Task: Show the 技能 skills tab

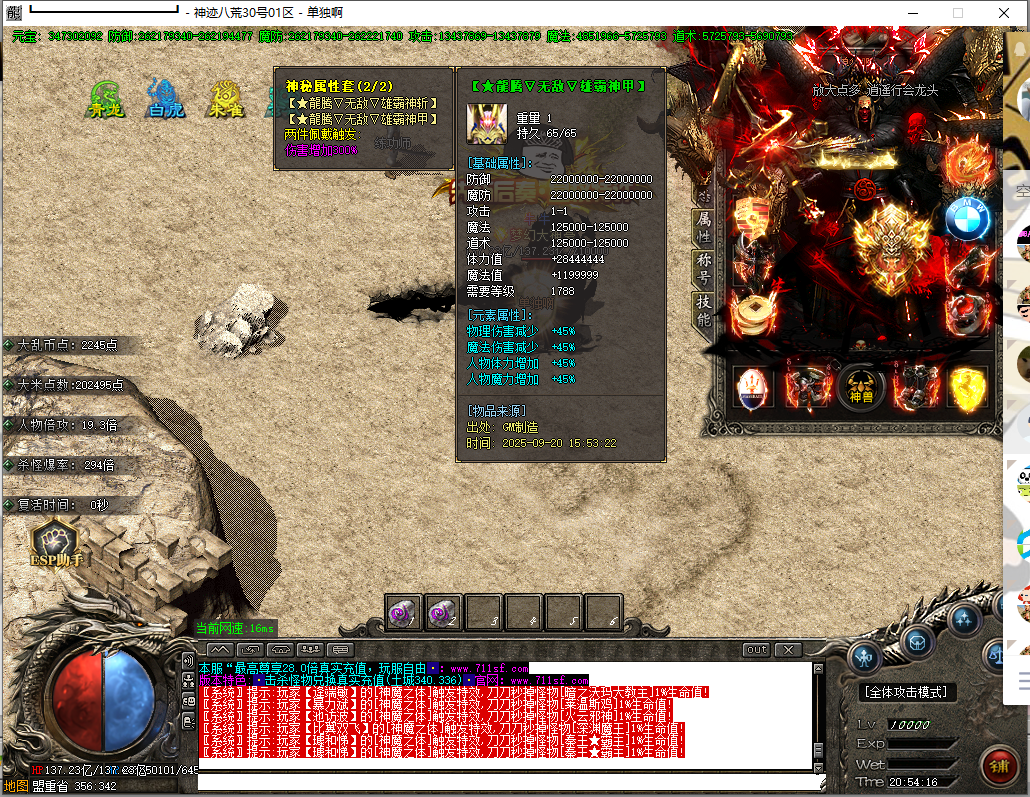Action: (x=704, y=312)
